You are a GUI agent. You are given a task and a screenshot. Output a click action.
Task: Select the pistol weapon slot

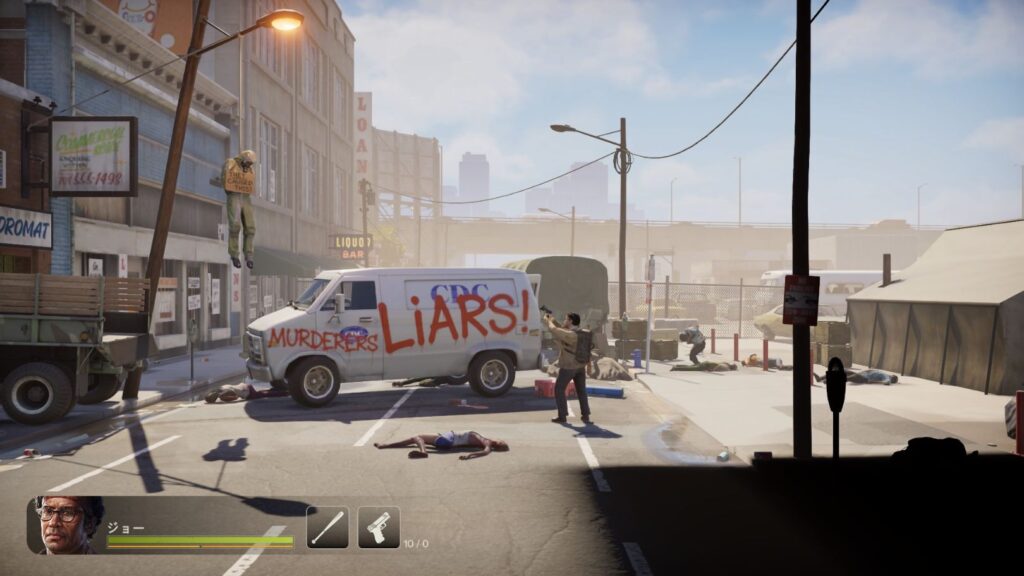pos(379,527)
